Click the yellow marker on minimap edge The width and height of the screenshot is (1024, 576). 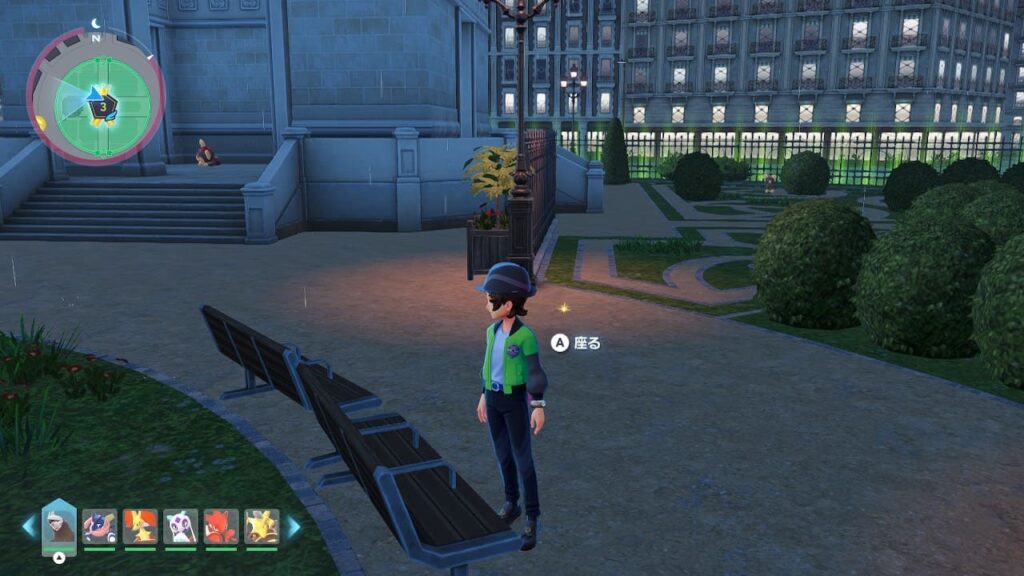(x=41, y=123)
